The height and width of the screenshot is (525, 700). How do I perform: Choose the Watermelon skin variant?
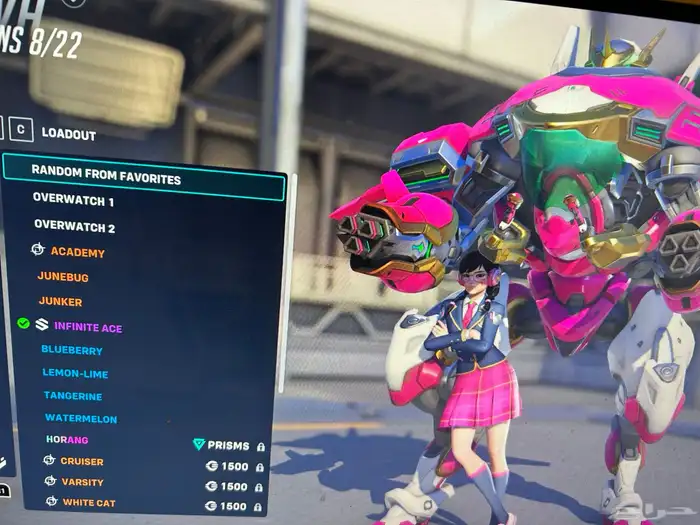[x=81, y=419]
